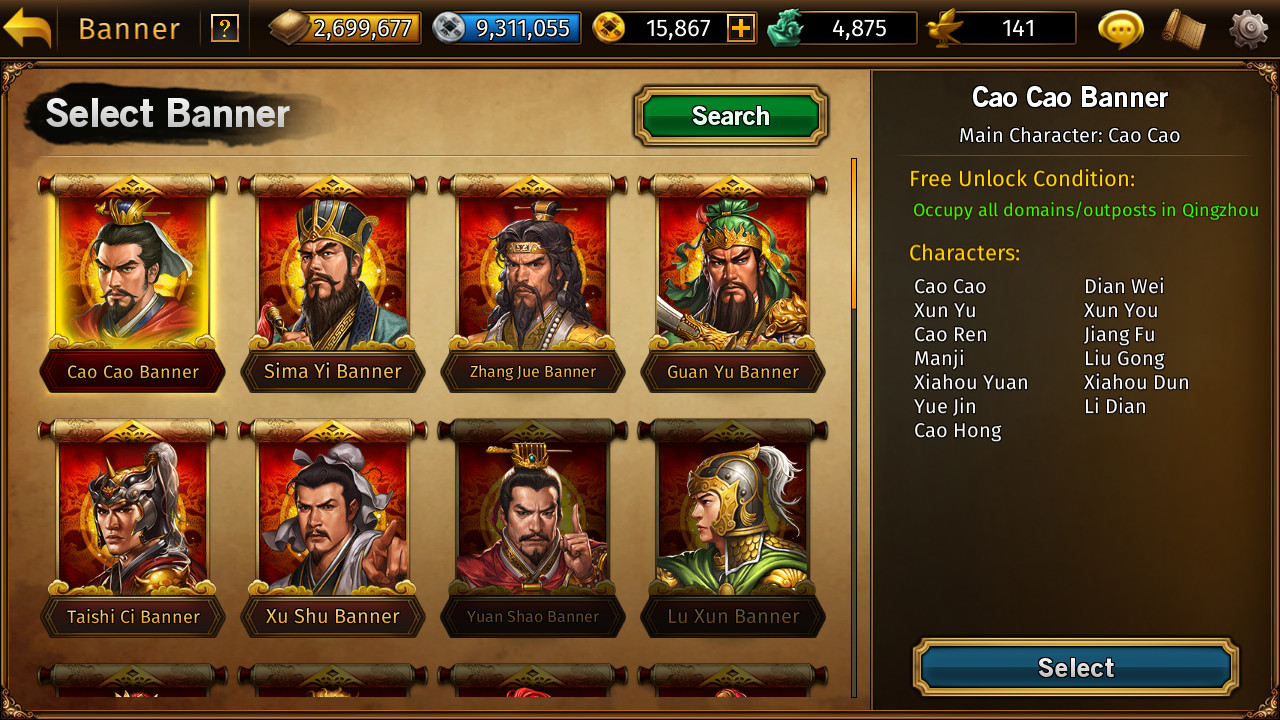Select the Lu Xun Banner thumbnail

pyautogui.click(x=732, y=515)
